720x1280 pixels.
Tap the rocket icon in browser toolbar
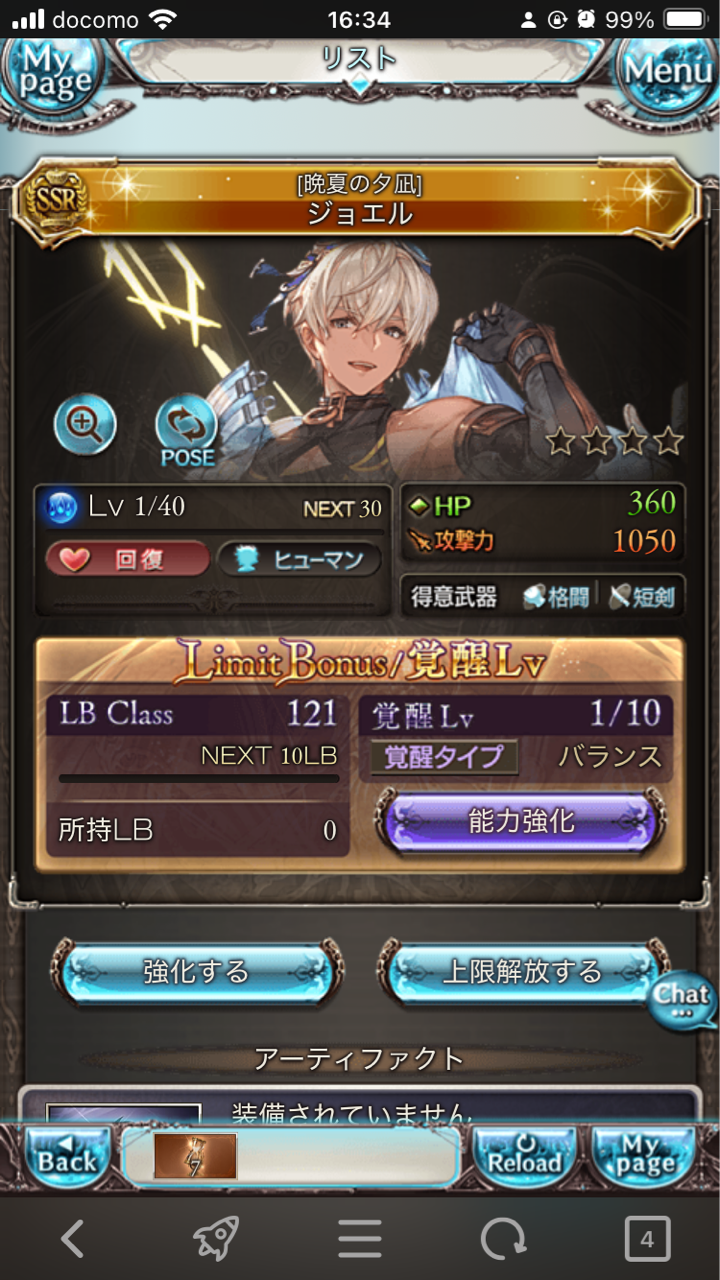(216, 1240)
